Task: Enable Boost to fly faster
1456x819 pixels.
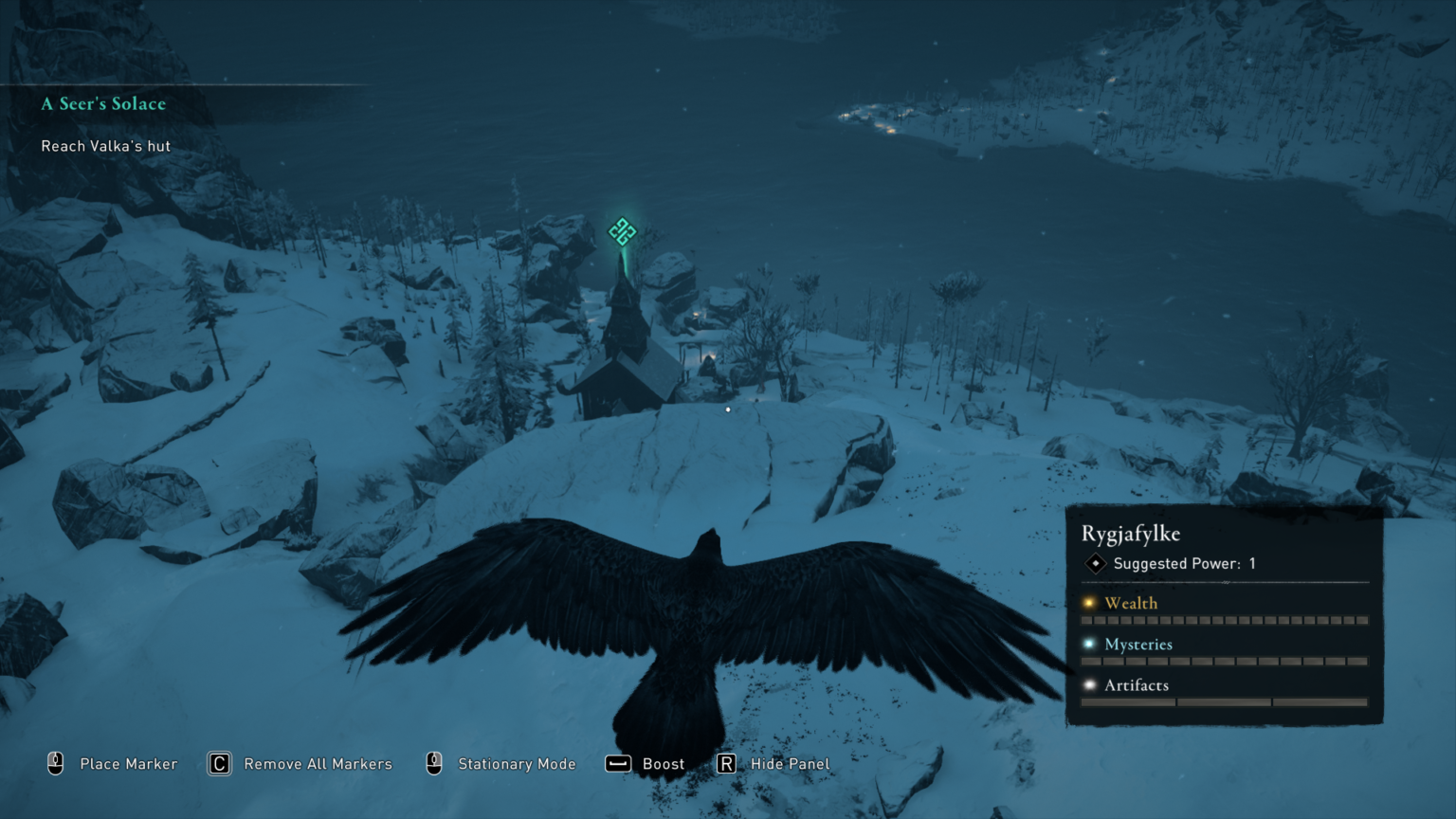Action: coord(664,763)
